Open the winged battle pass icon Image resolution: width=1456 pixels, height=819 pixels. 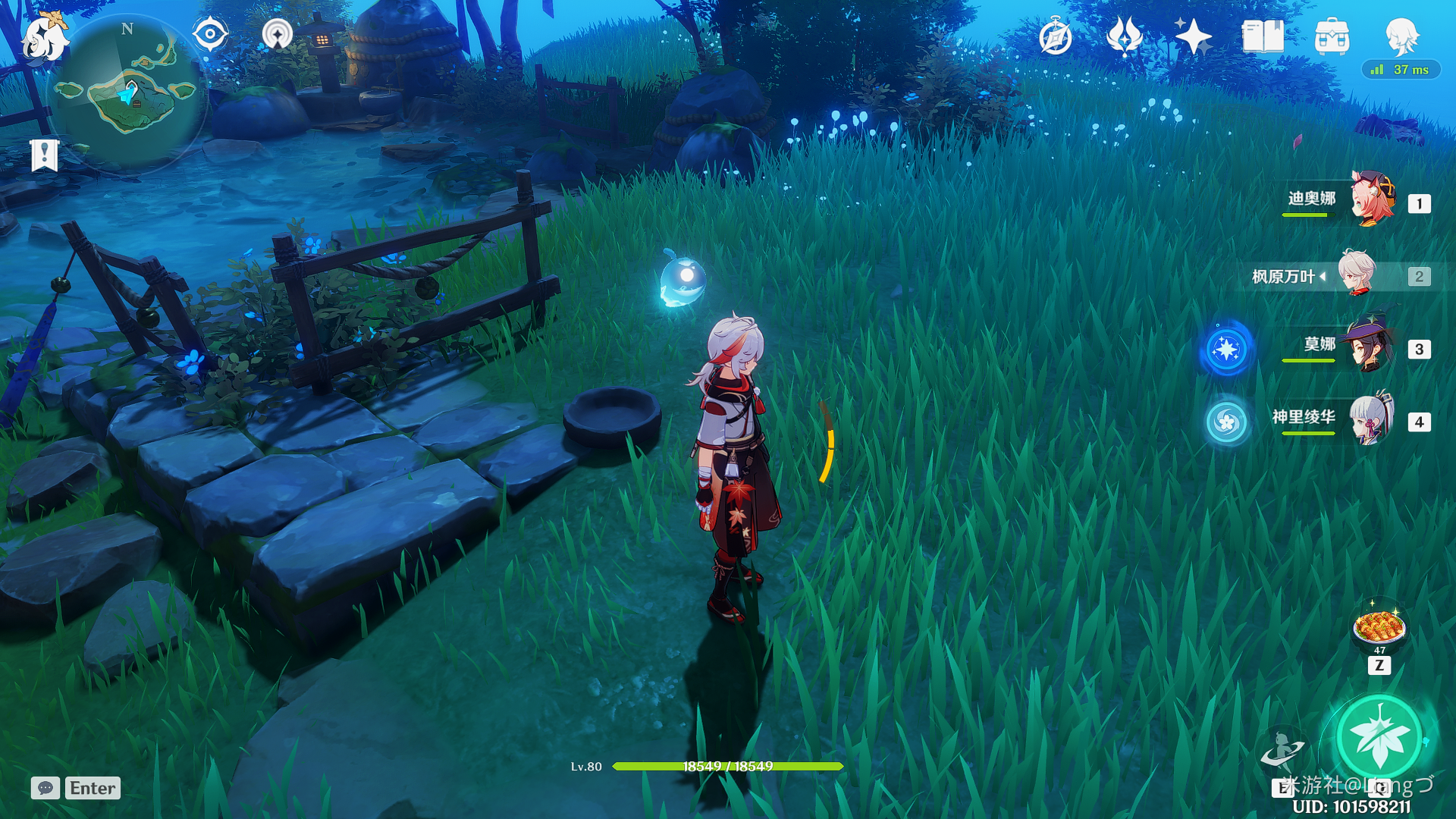pyautogui.click(x=1124, y=36)
